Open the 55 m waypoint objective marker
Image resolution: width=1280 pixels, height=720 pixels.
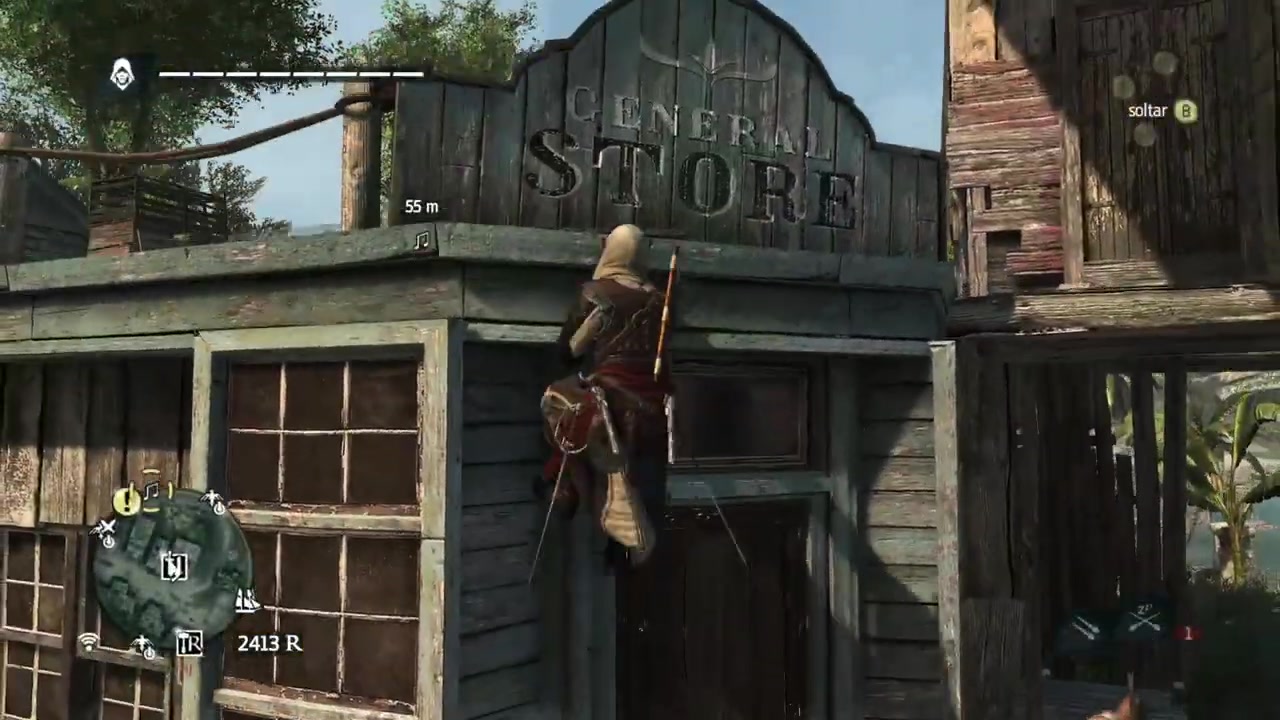[422, 207]
